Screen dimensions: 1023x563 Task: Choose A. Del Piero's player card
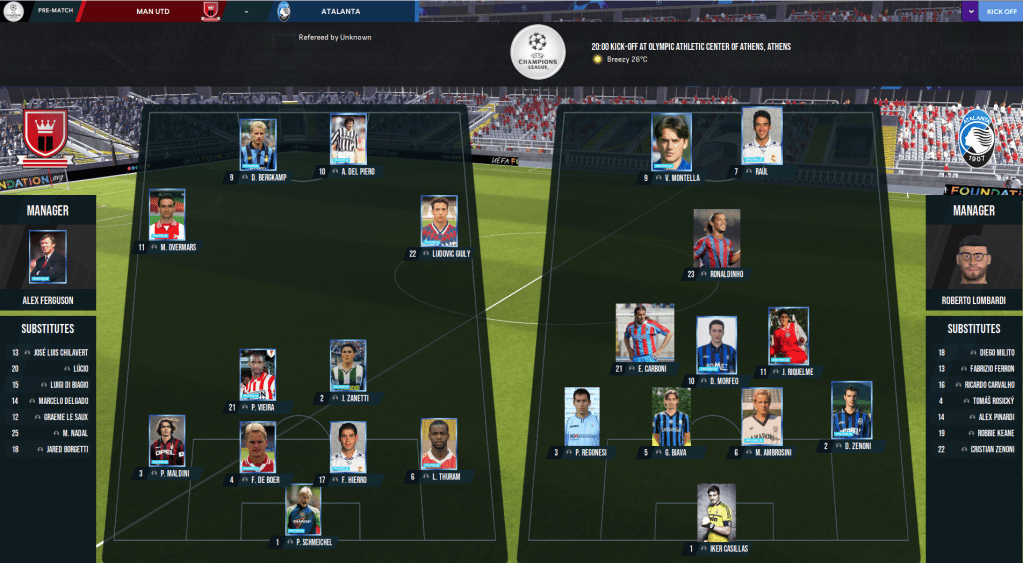tap(348, 139)
